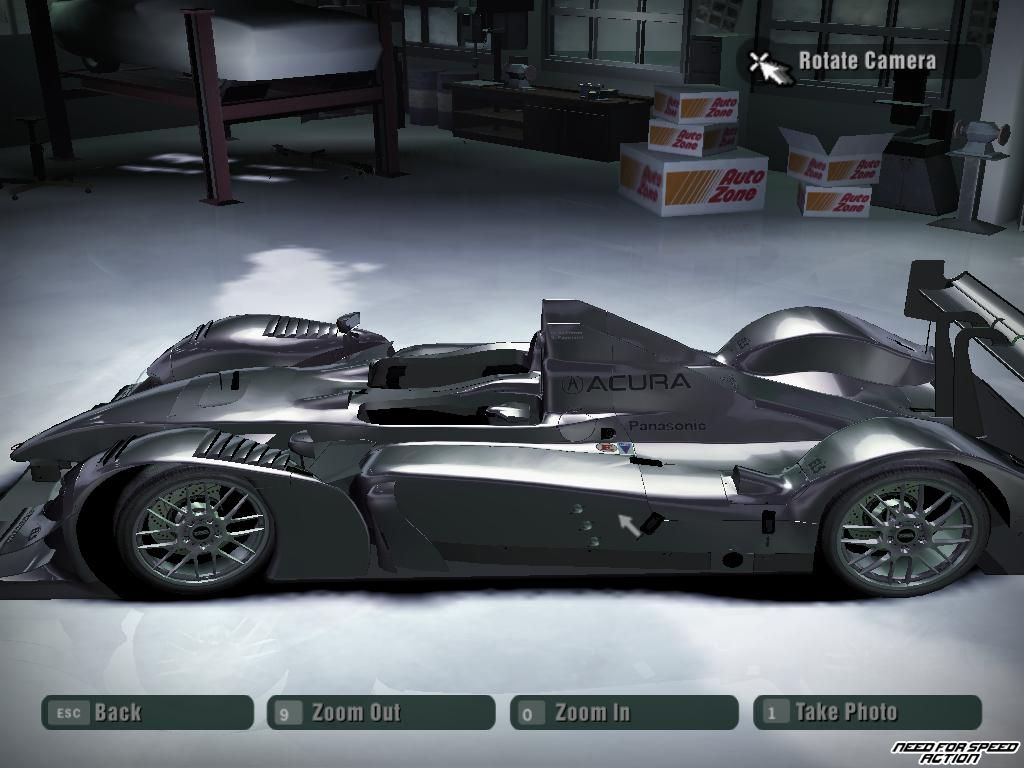Select the Zoom In button

624,713
